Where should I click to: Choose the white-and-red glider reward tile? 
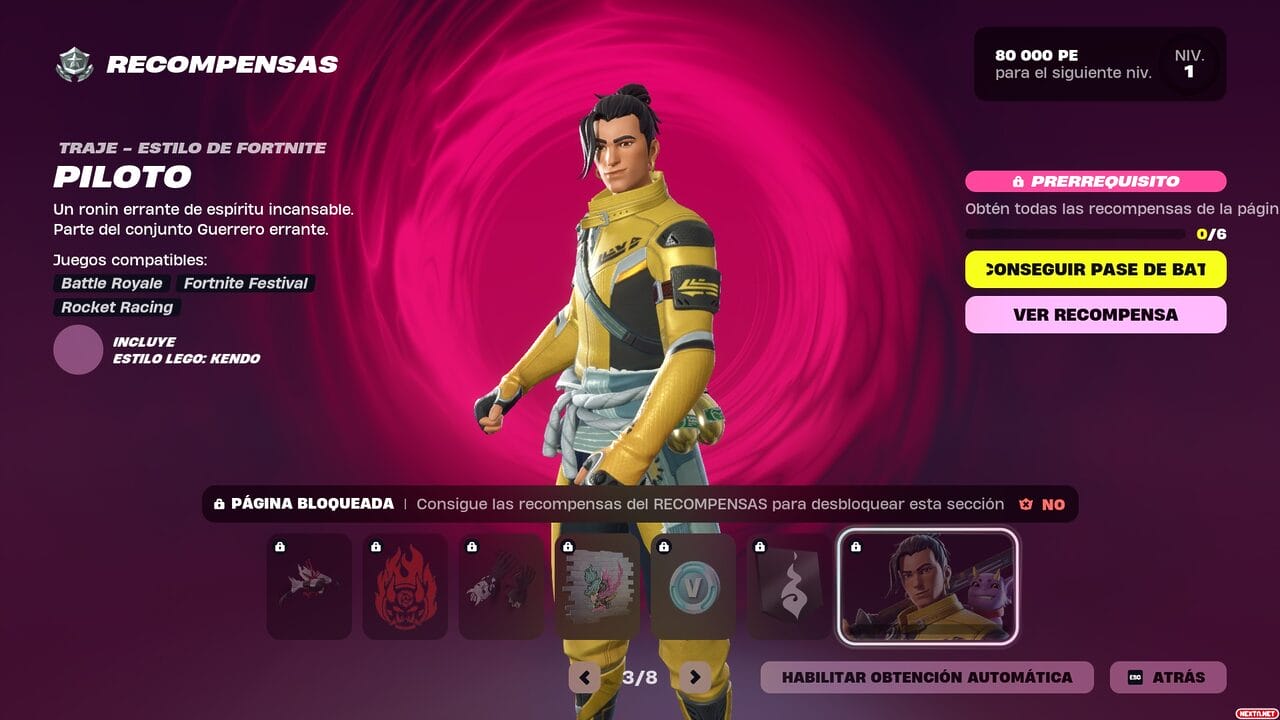click(x=309, y=586)
